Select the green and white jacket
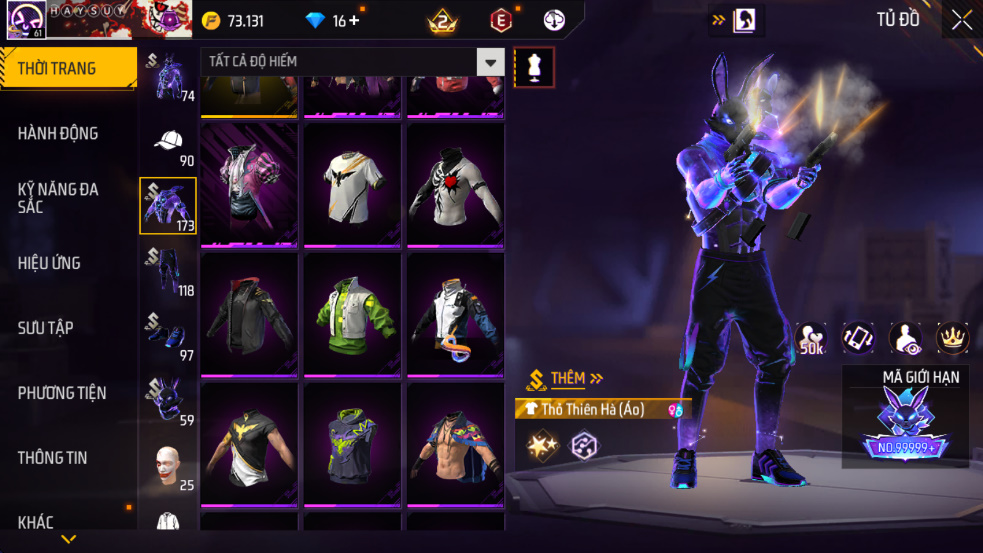This screenshot has width=983, height=553. click(352, 314)
